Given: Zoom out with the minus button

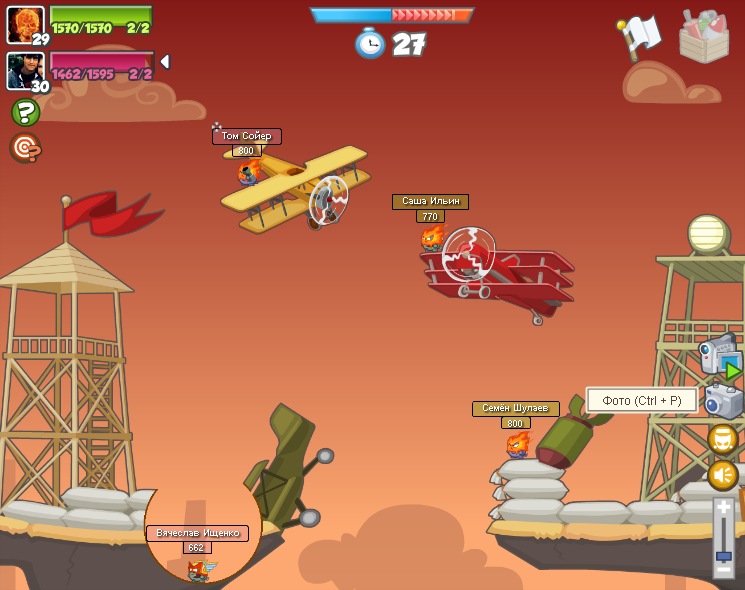Looking at the screenshot, I should coord(724,569).
